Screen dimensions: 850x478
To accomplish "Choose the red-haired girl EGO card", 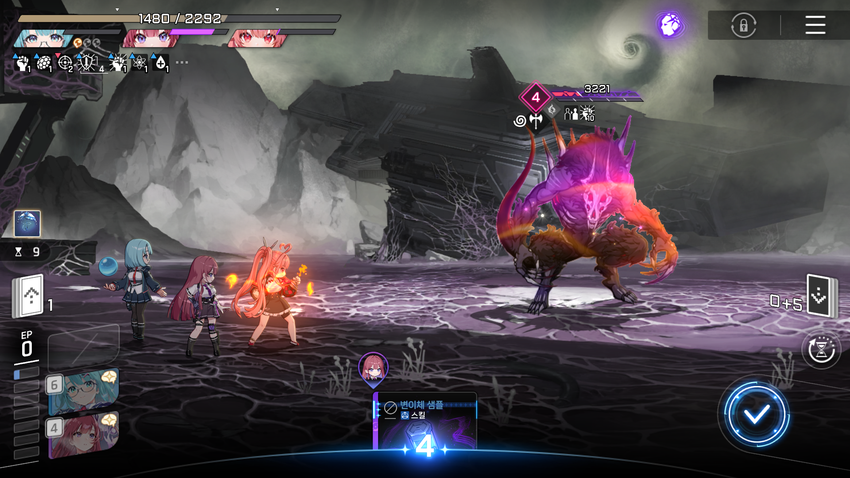I will [83, 433].
